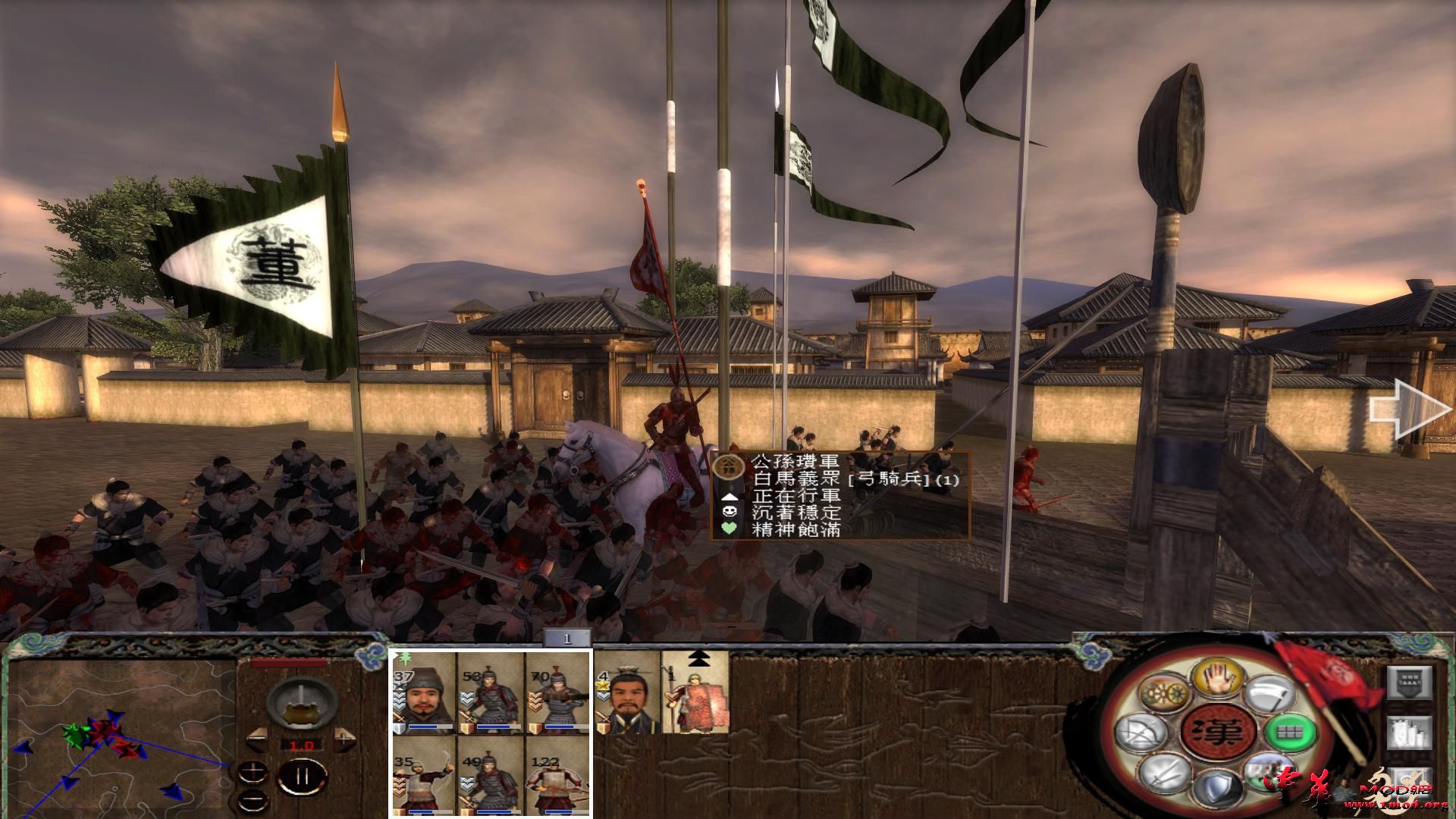Zoom in on the minimap with the plus button
This screenshot has height=819, width=1456.
click(x=253, y=772)
